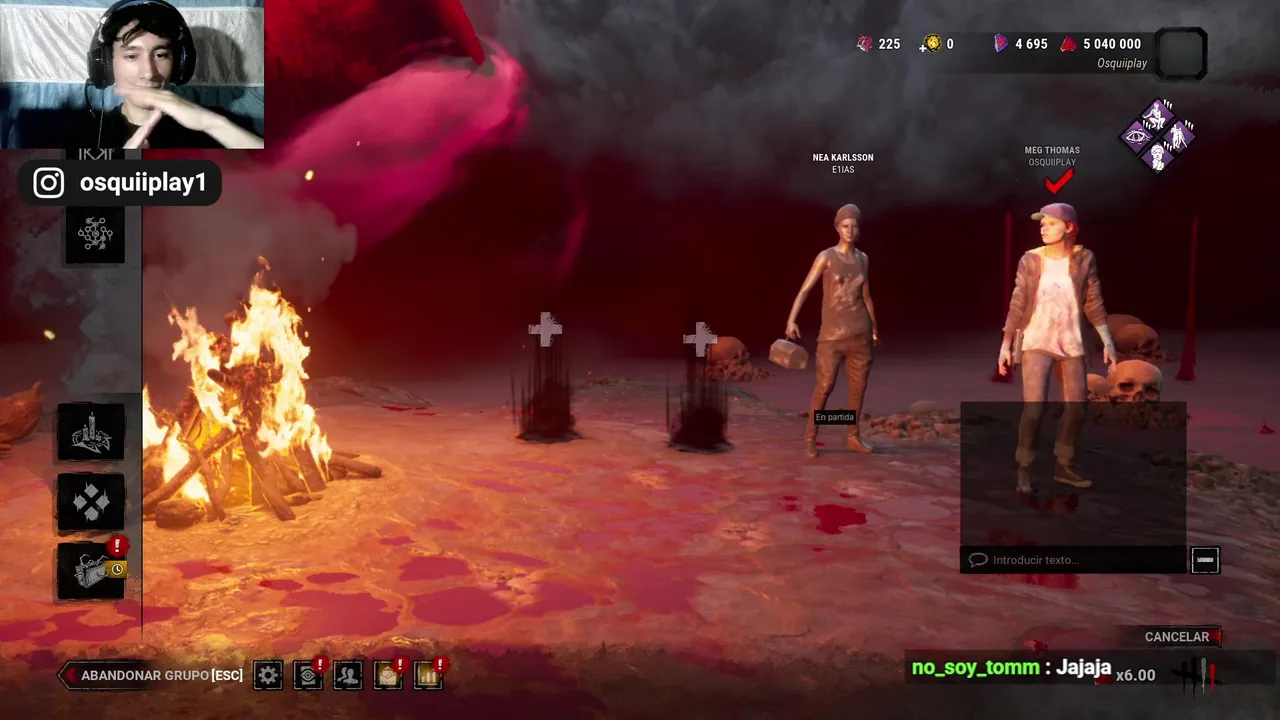Select the two-figures perk icon
This screenshot has width=1280, height=720.
1180,137
